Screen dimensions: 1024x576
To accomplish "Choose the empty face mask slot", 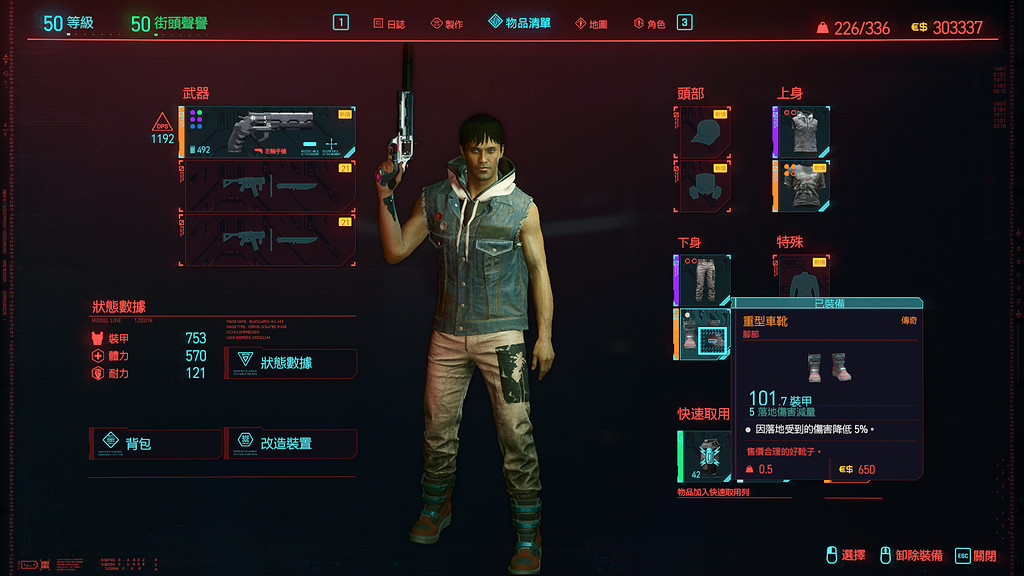I will pyautogui.click(x=705, y=187).
